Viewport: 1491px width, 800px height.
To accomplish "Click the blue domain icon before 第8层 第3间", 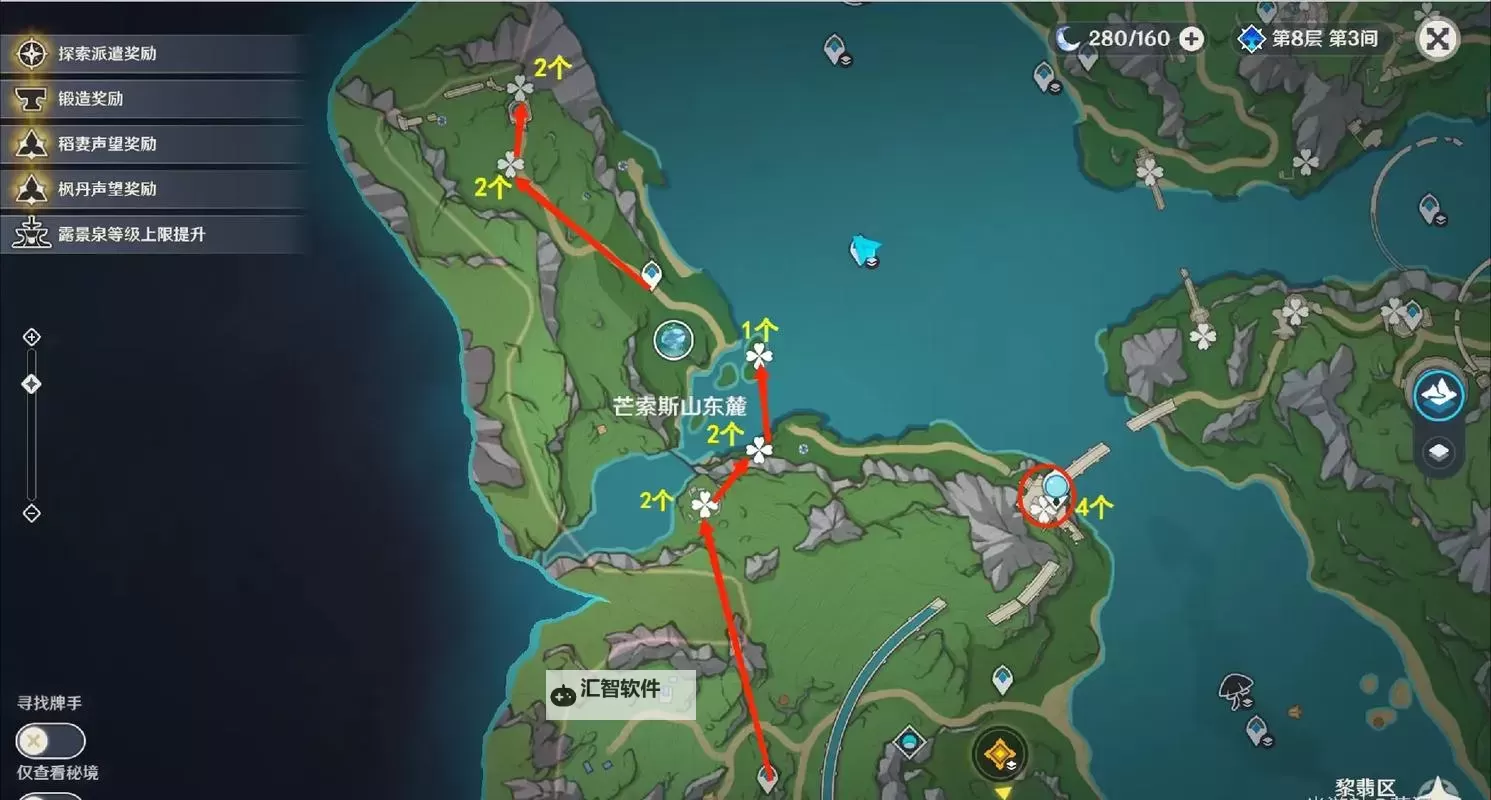I will 1251,38.
